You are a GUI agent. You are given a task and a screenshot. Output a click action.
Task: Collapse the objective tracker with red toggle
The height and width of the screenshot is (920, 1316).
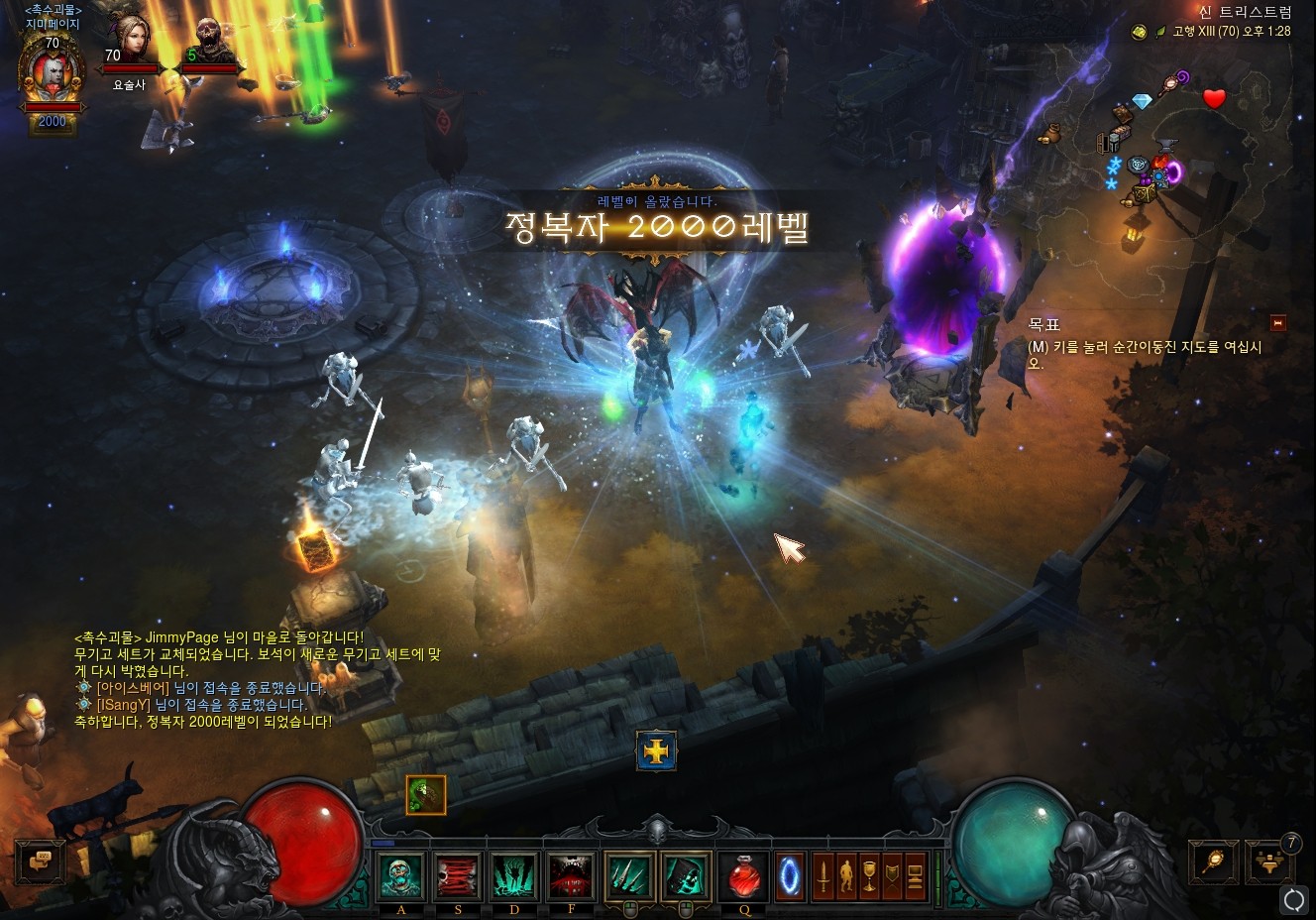(1277, 323)
